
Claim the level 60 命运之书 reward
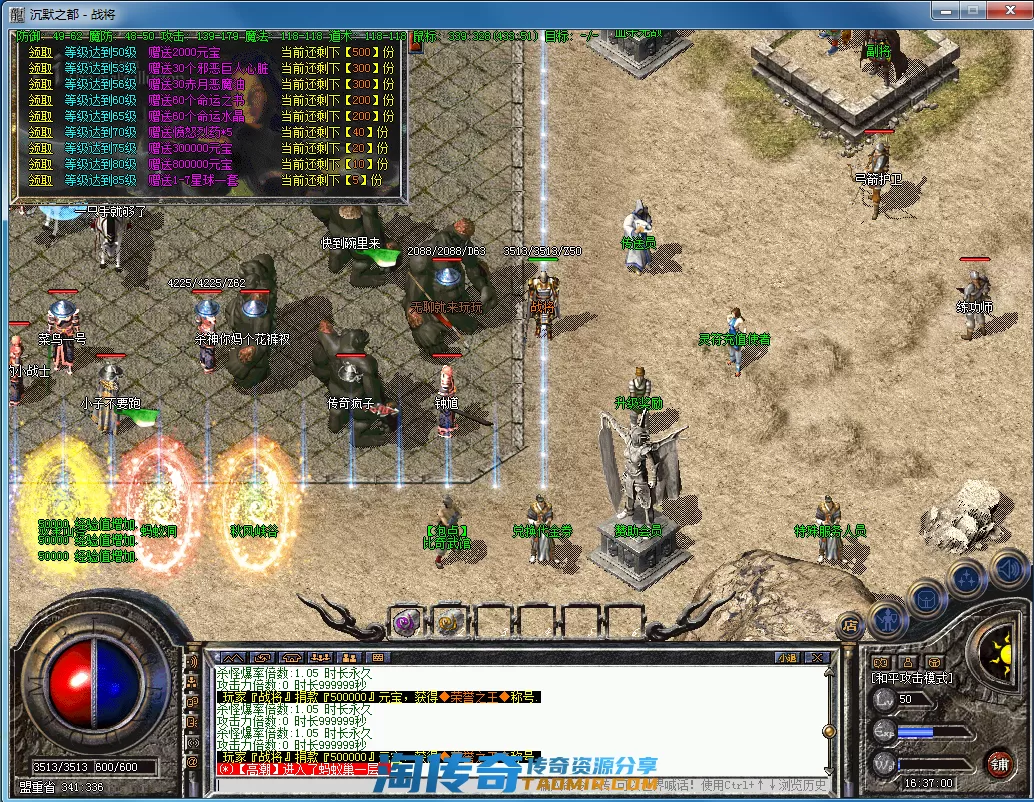click(x=40, y=100)
